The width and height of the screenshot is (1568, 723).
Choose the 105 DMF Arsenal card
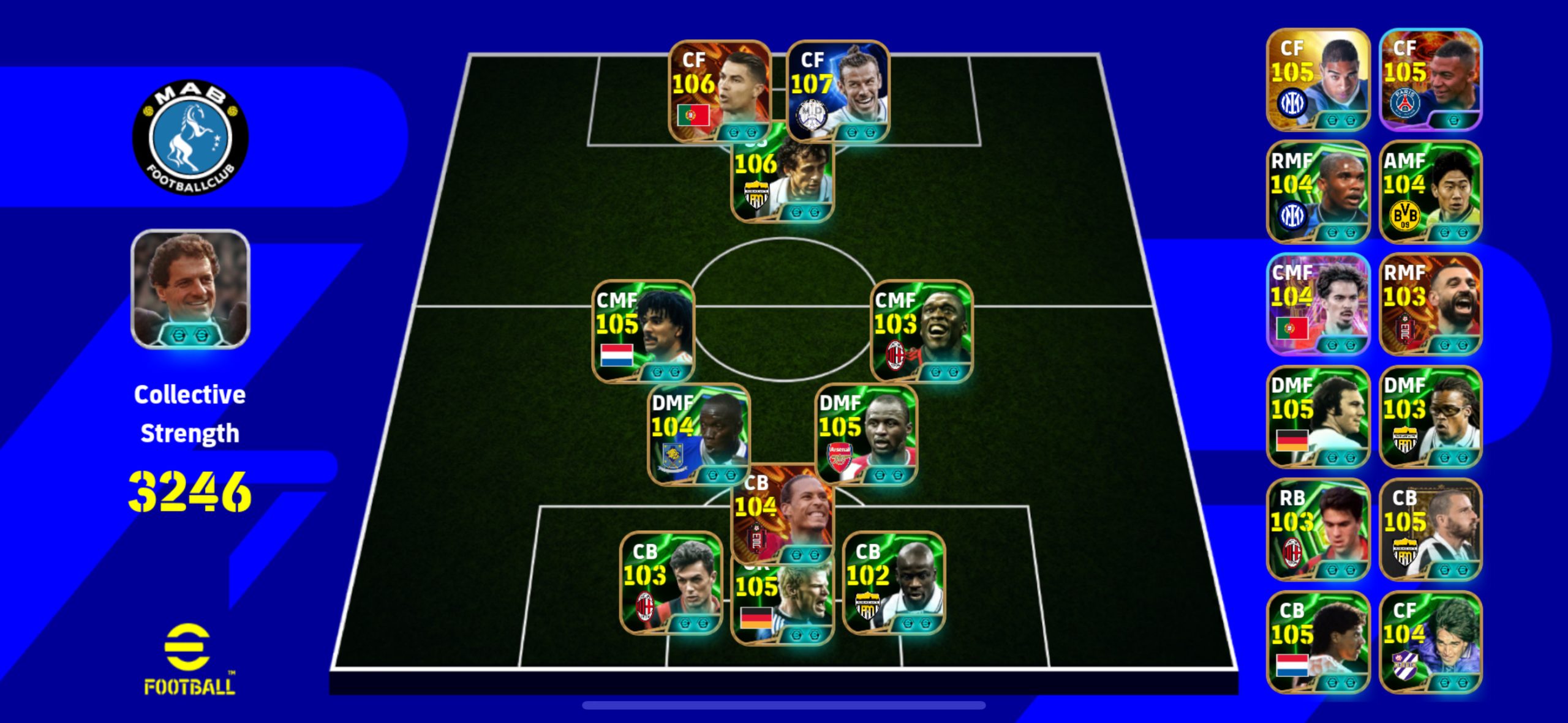coord(866,433)
